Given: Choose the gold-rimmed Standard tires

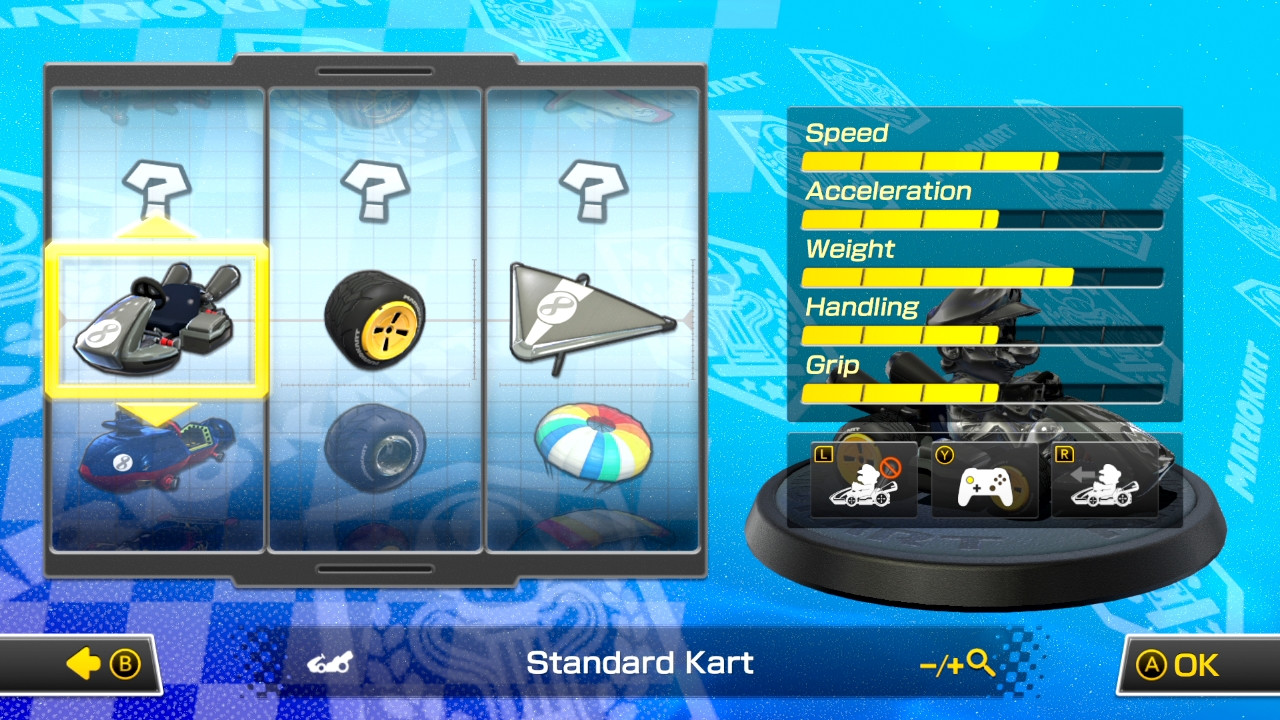Looking at the screenshot, I should [x=375, y=317].
